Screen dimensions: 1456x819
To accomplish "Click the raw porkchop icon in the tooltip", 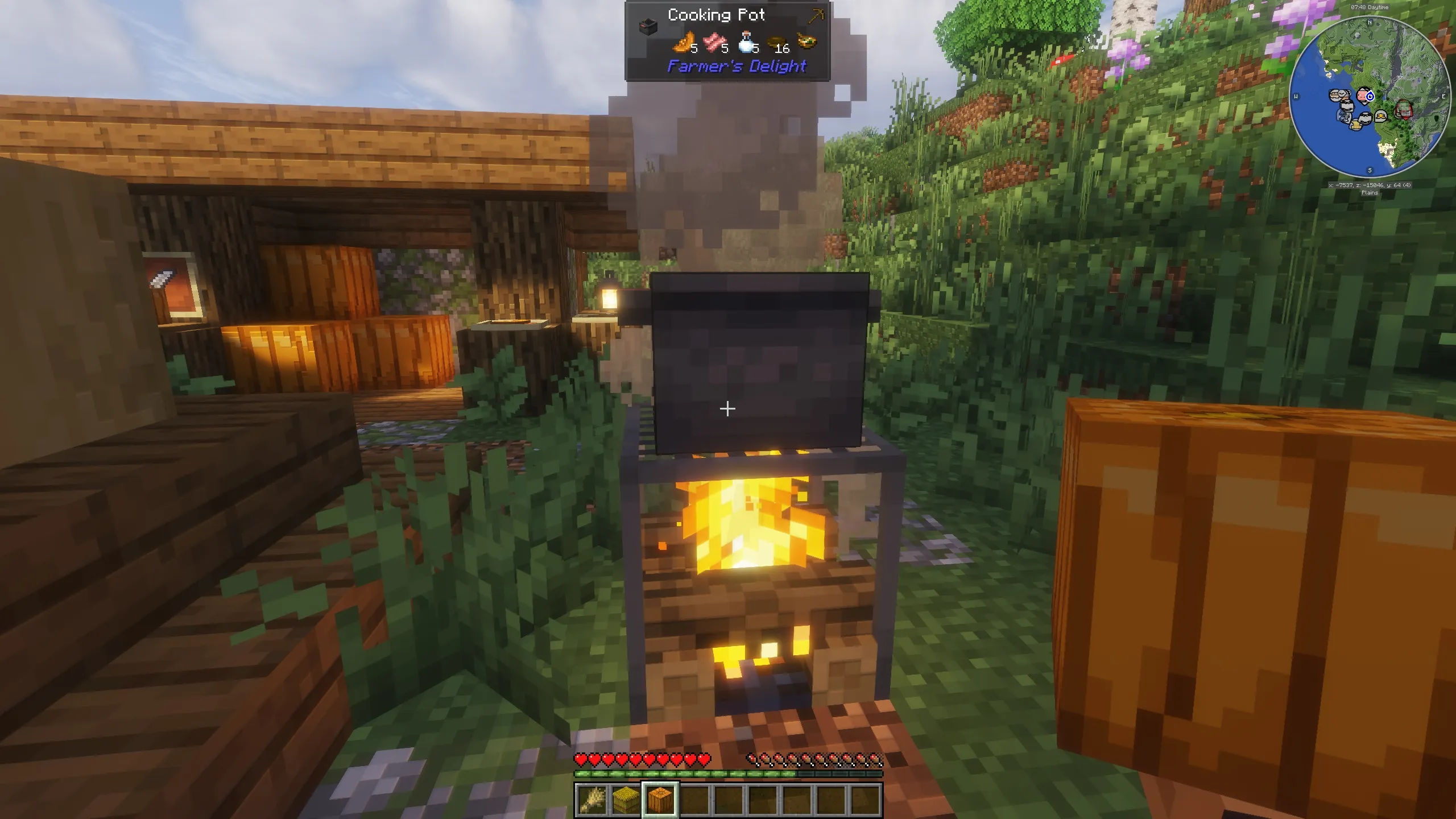I will click(x=714, y=42).
